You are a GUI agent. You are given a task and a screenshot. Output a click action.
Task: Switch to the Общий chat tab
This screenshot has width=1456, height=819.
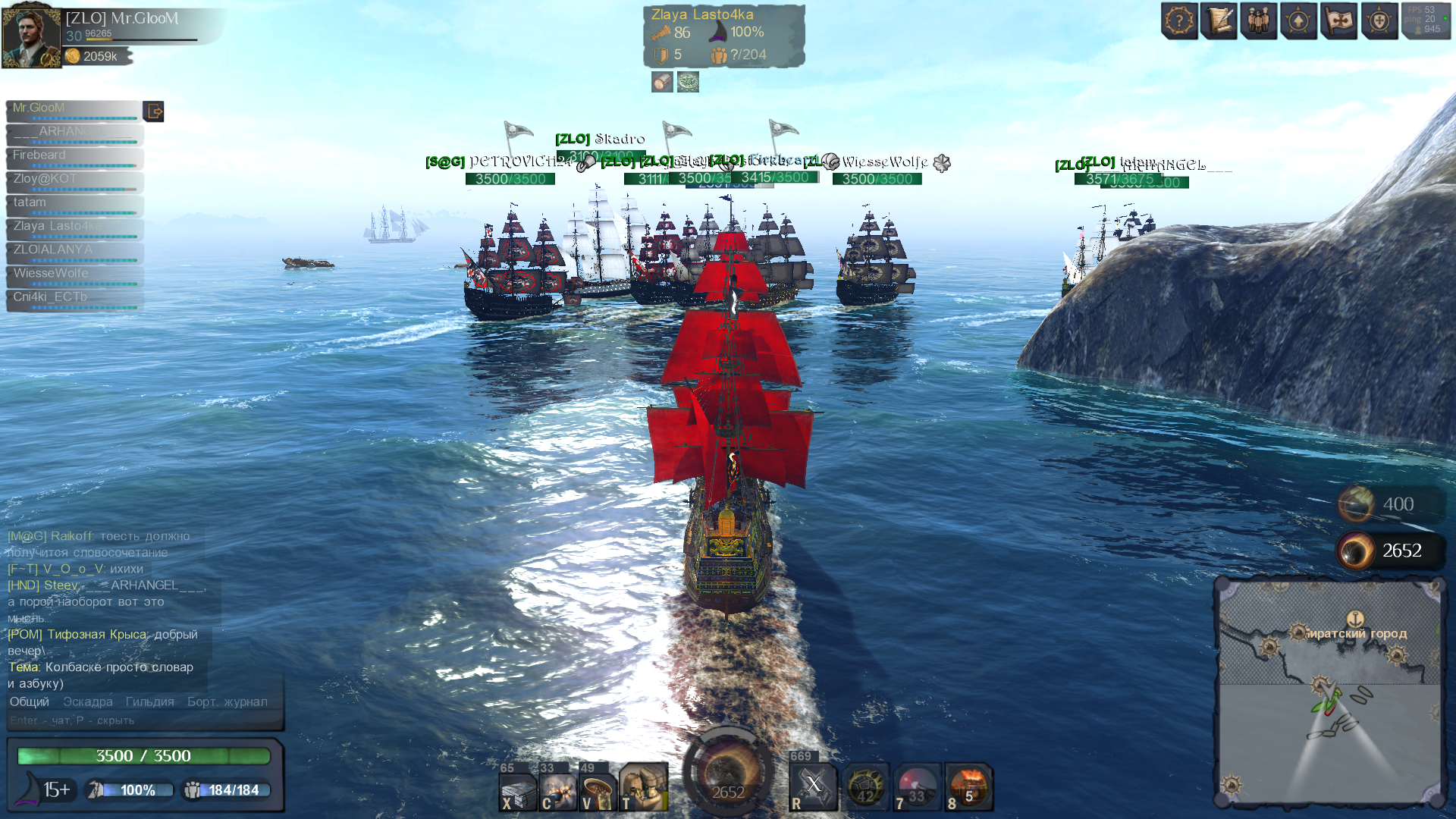[x=30, y=702]
